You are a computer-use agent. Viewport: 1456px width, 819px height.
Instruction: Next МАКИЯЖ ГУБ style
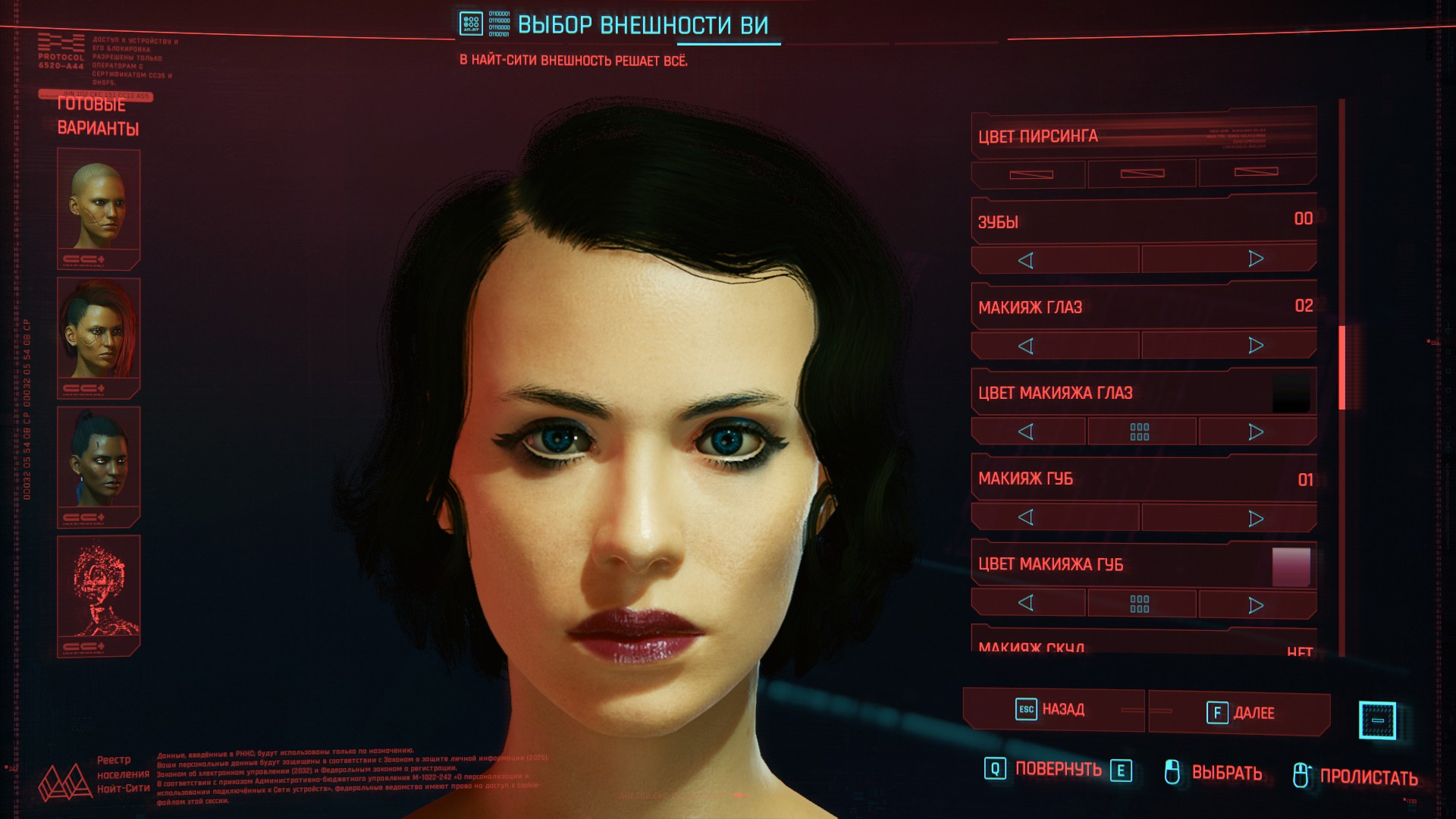1256,519
